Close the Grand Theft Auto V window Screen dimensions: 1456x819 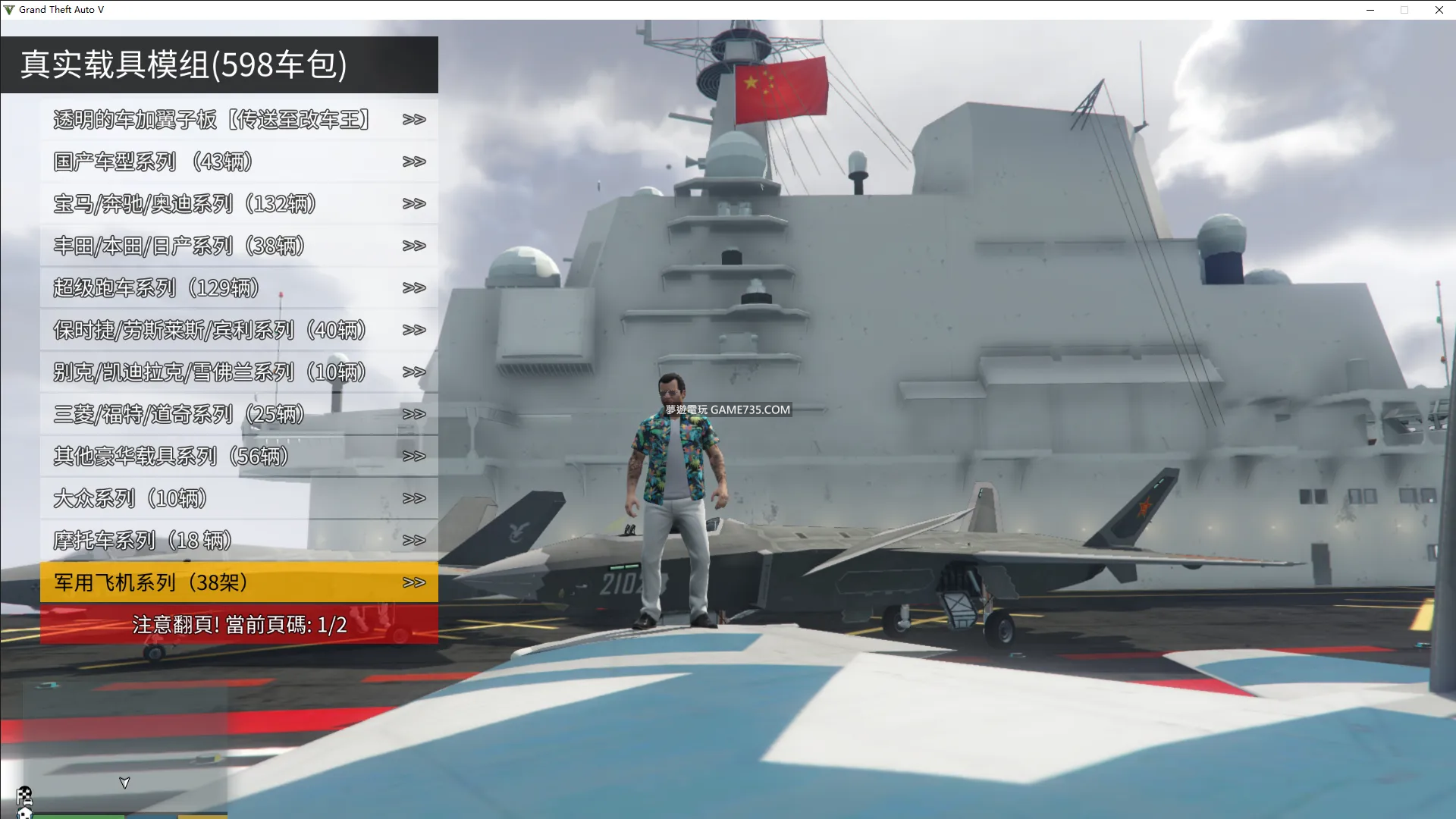pos(1439,10)
